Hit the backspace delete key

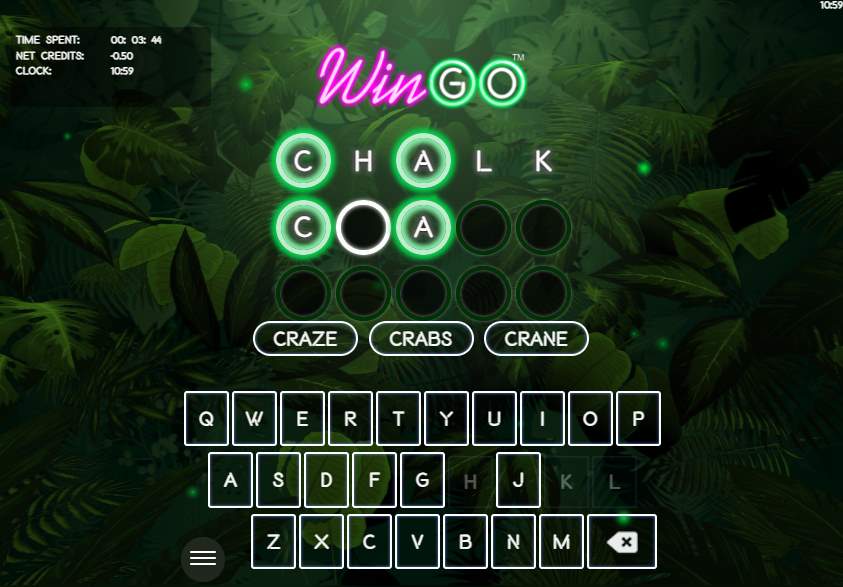tap(622, 542)
